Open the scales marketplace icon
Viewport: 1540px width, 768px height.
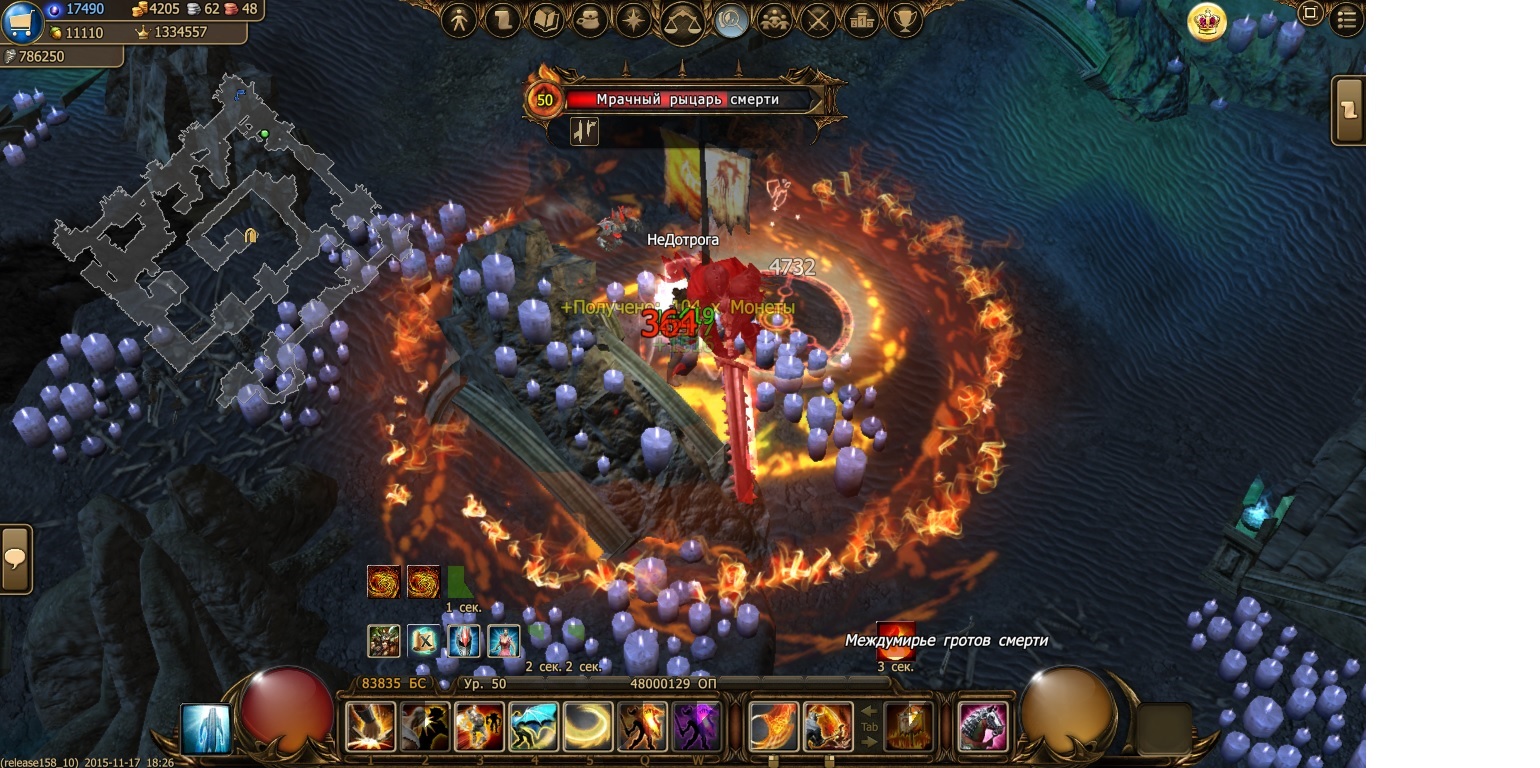(x=683, y=22)
